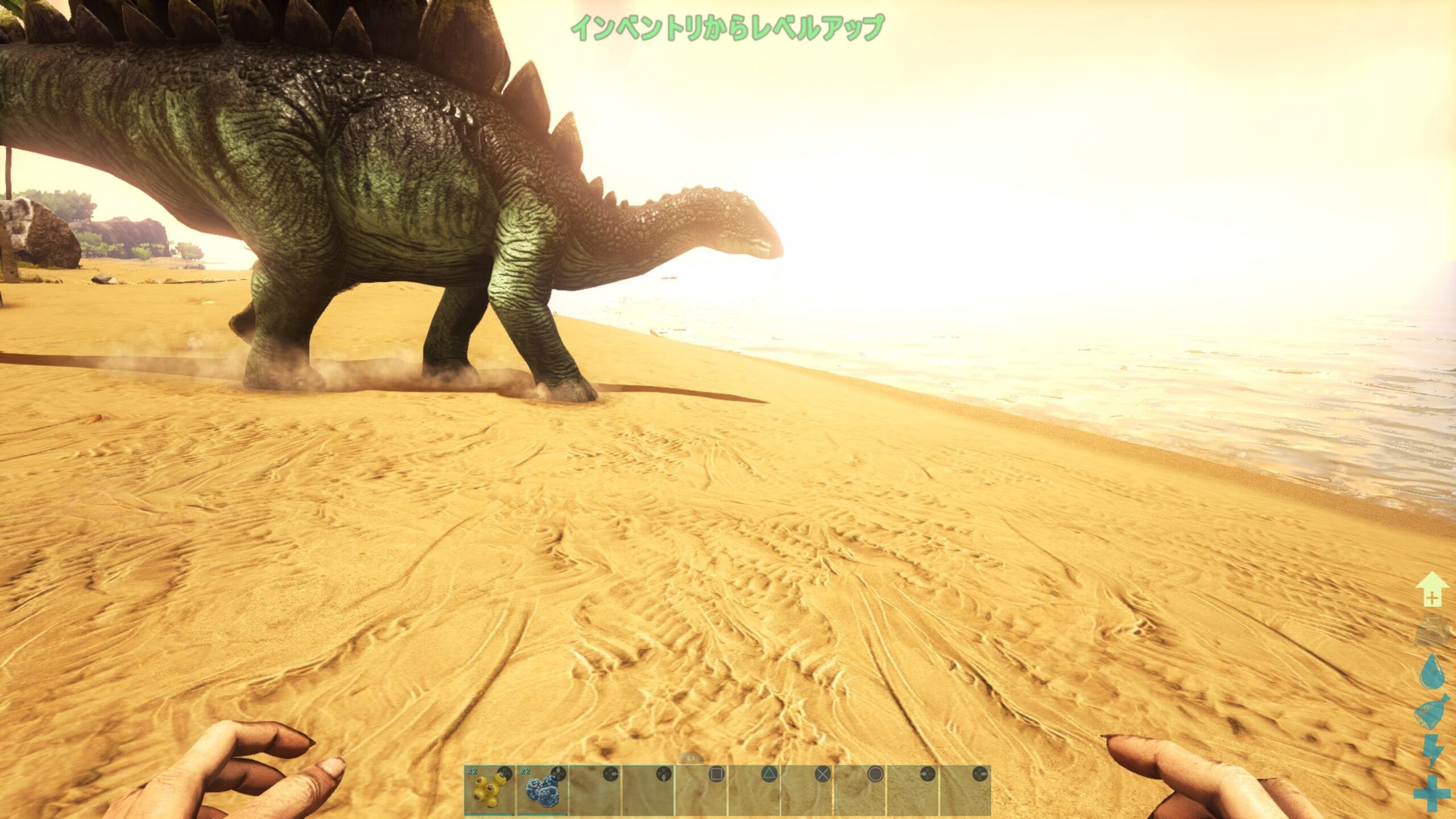Select the blue berries hotbar slot
1456x819 pixels.
coord(541,789)
